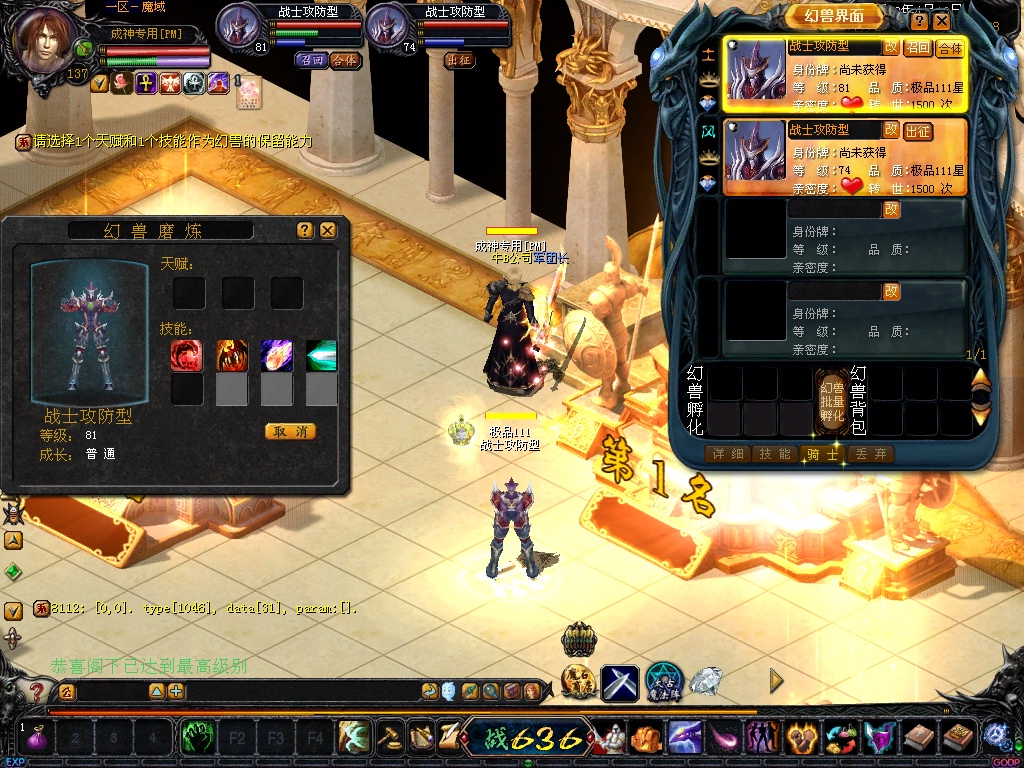Choose the purple fireball skill icon

point(276,355)
